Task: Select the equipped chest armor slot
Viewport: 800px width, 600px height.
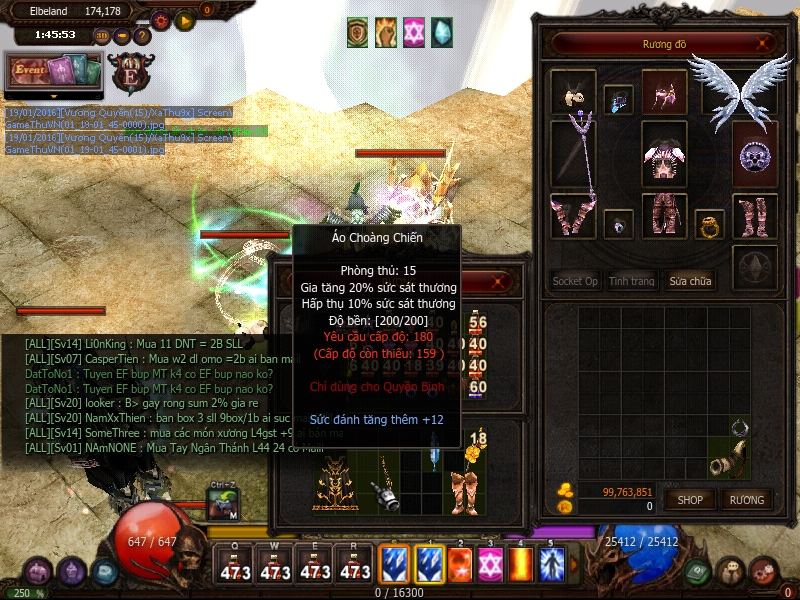Action: pos(664,155)
